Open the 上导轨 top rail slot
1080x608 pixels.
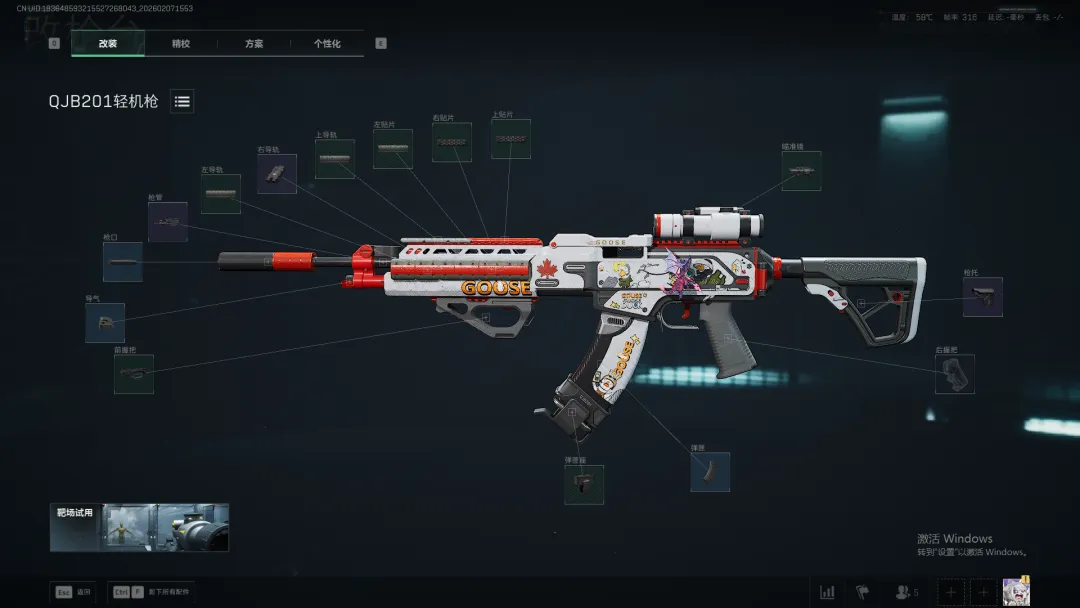tap(335, 159)
